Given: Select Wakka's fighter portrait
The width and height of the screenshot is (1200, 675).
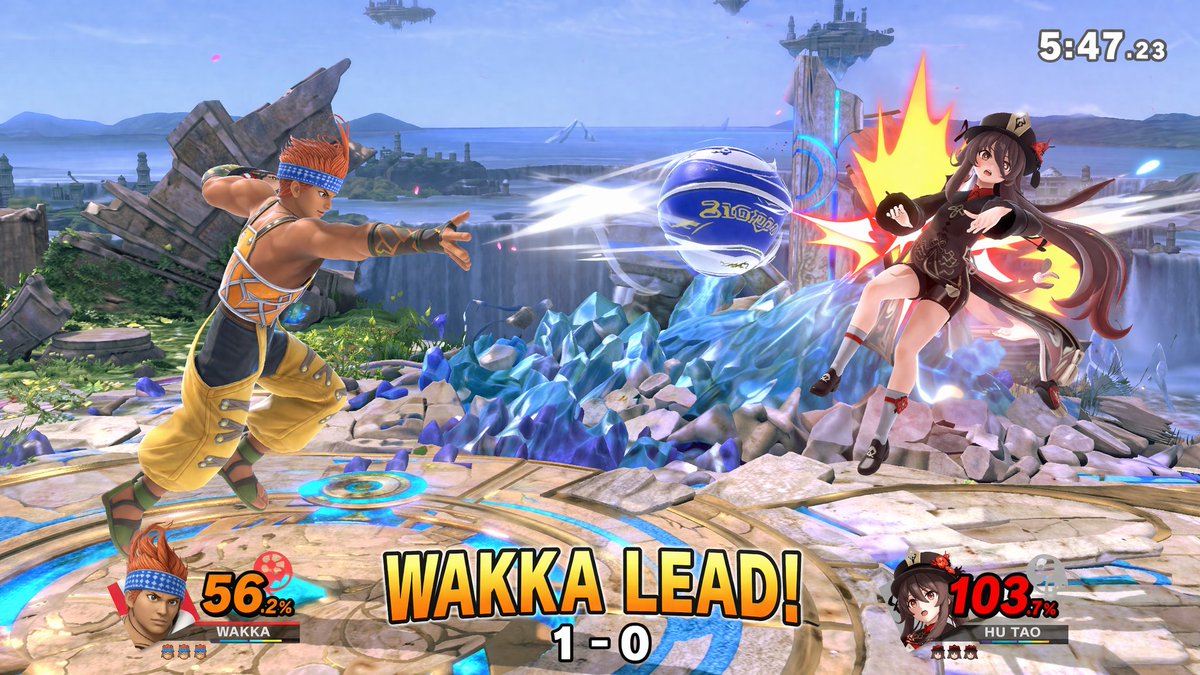Looking at the screenshot, I should pos(158,597).
